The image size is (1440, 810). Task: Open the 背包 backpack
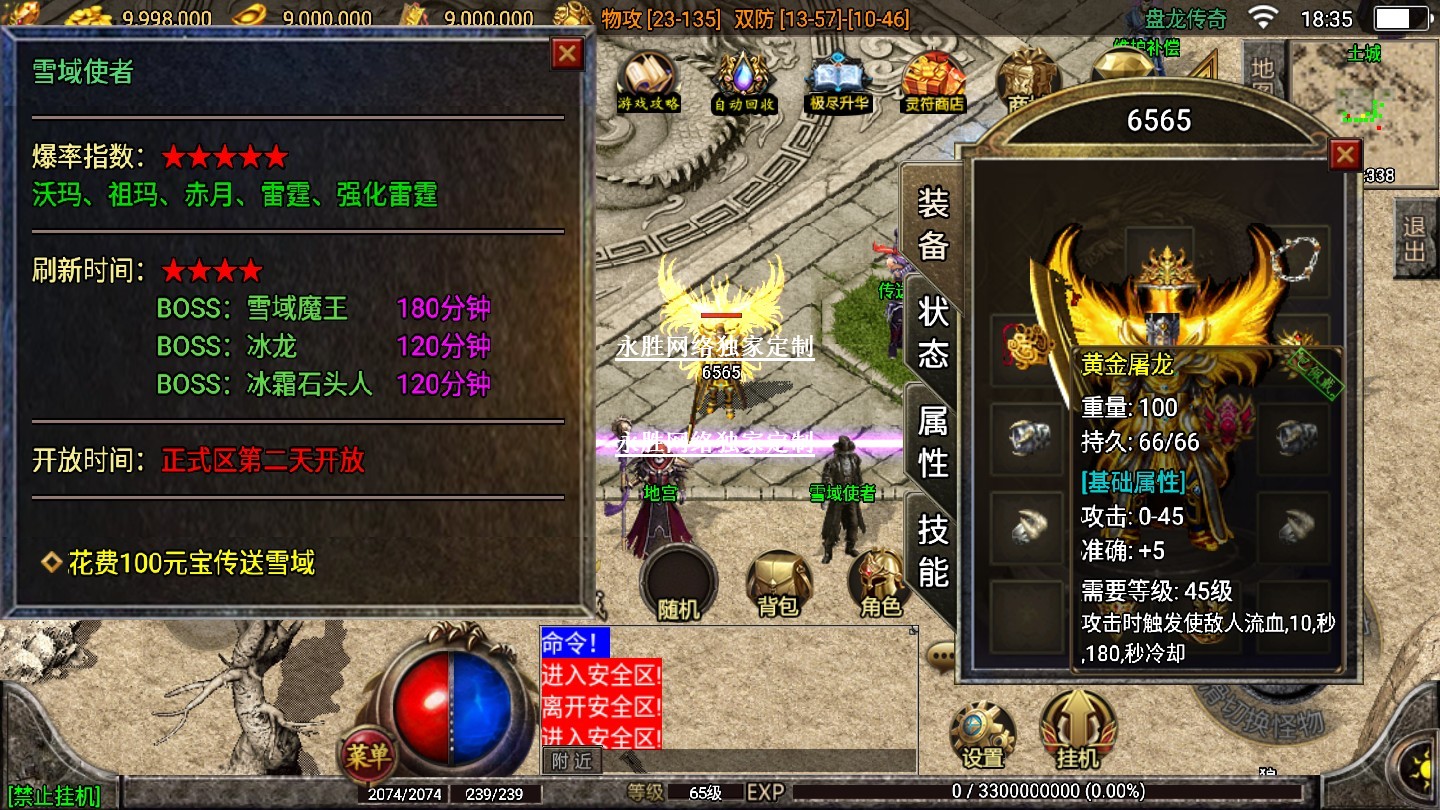778,583
